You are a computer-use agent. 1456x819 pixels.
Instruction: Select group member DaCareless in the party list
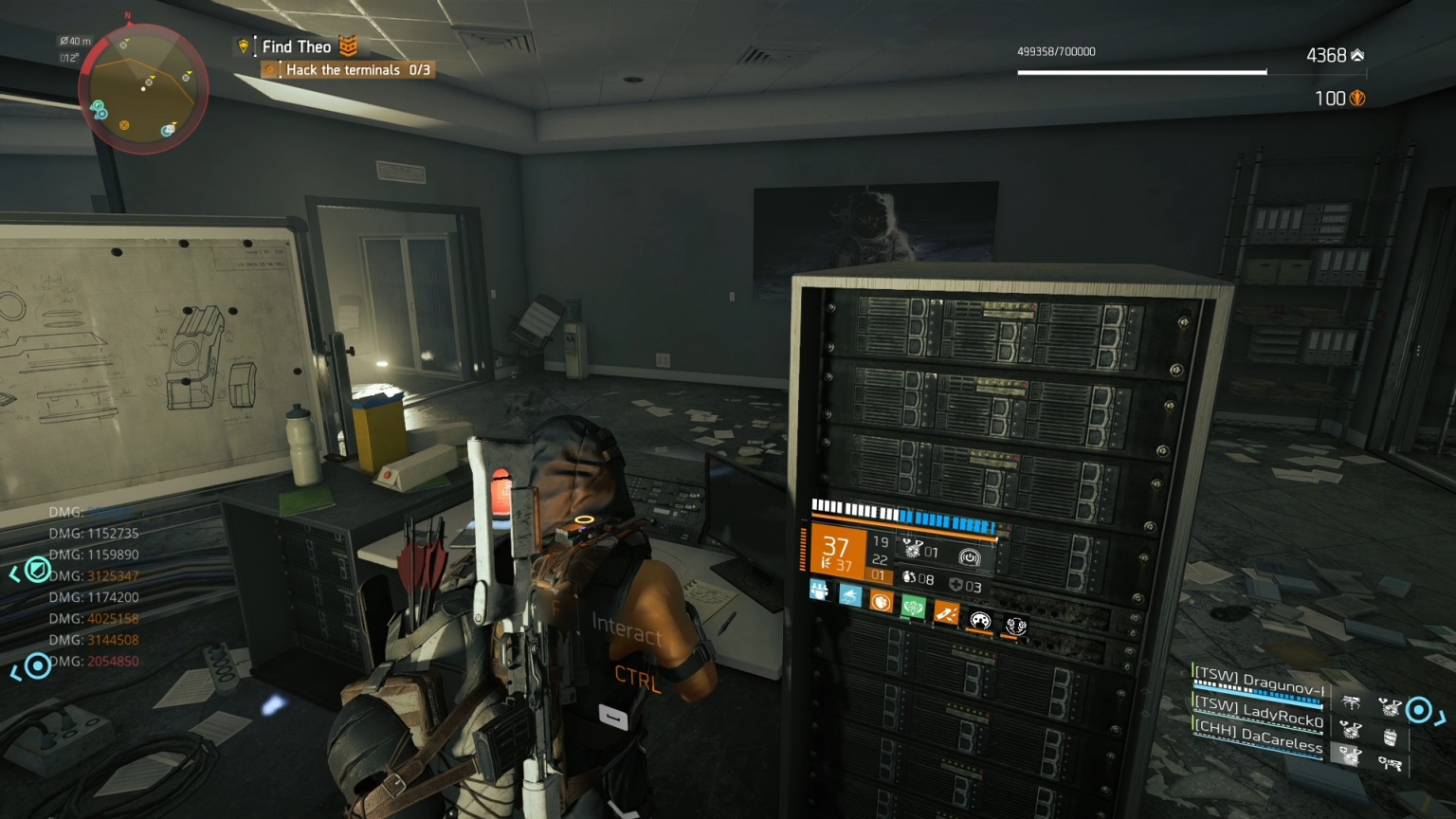pyautogui.click(x=1259, y=737)
